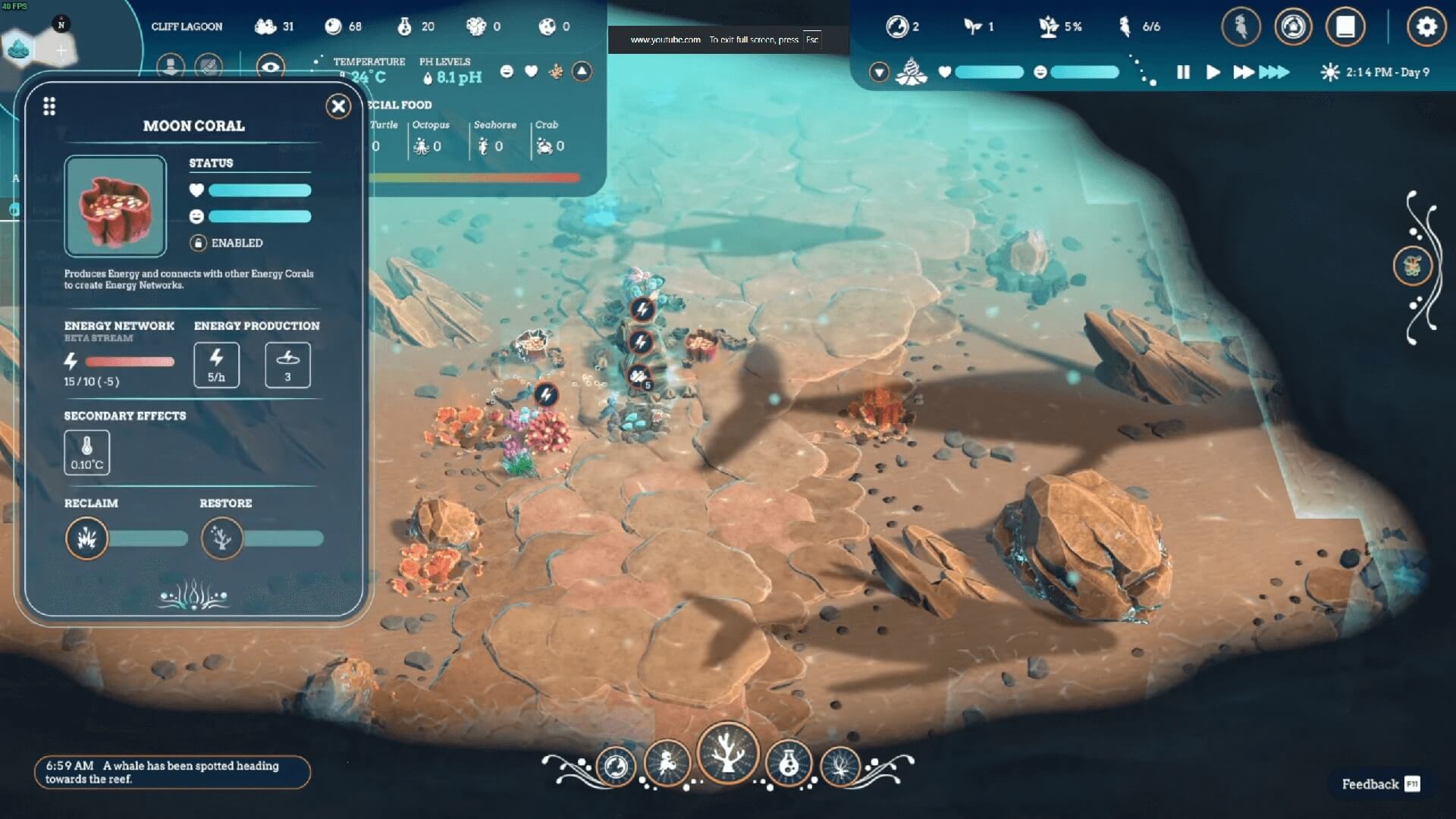Open the settings gear menu

[1426, 27]
